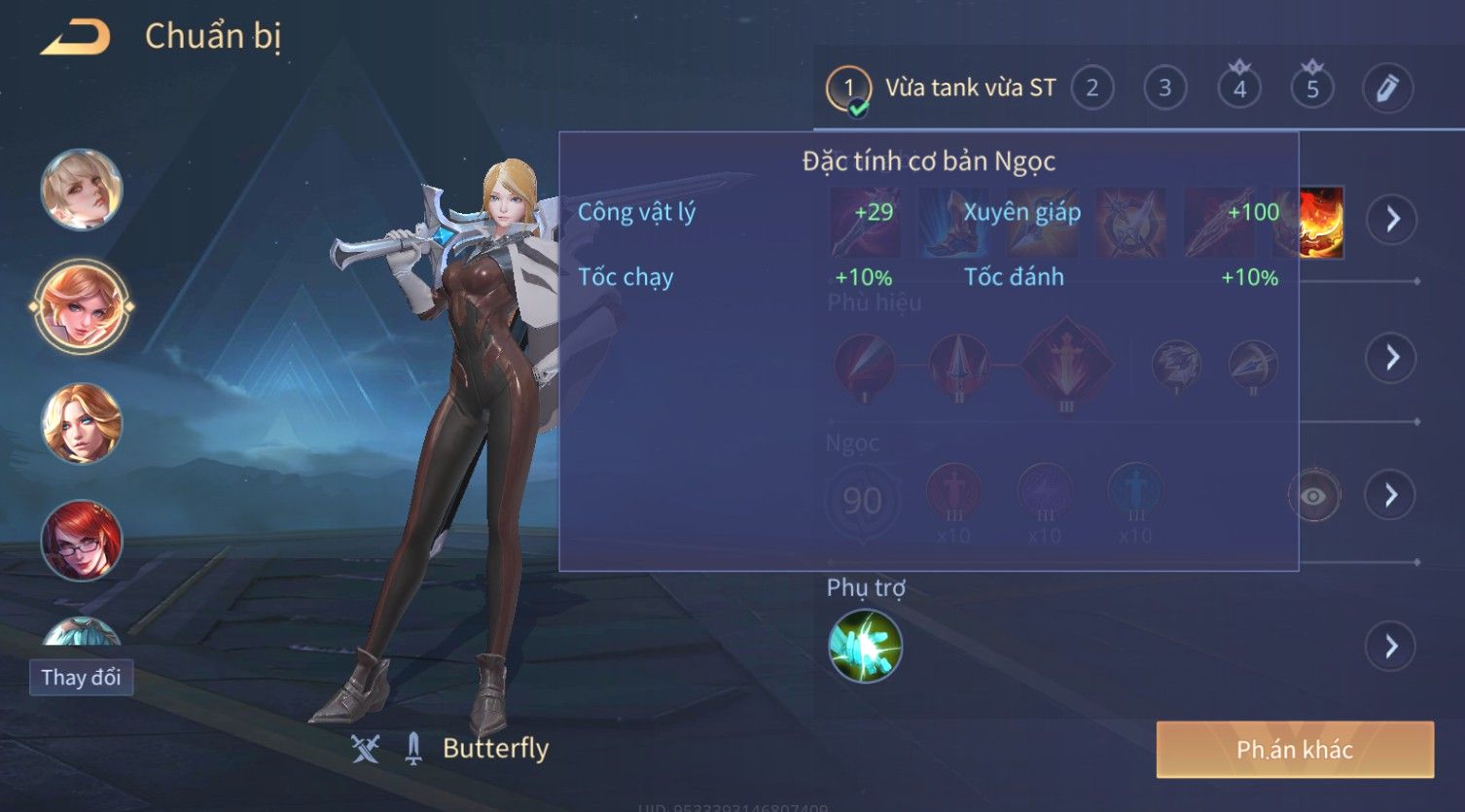Toggle the Ngọc stats eye icon

click(1312, 496)
